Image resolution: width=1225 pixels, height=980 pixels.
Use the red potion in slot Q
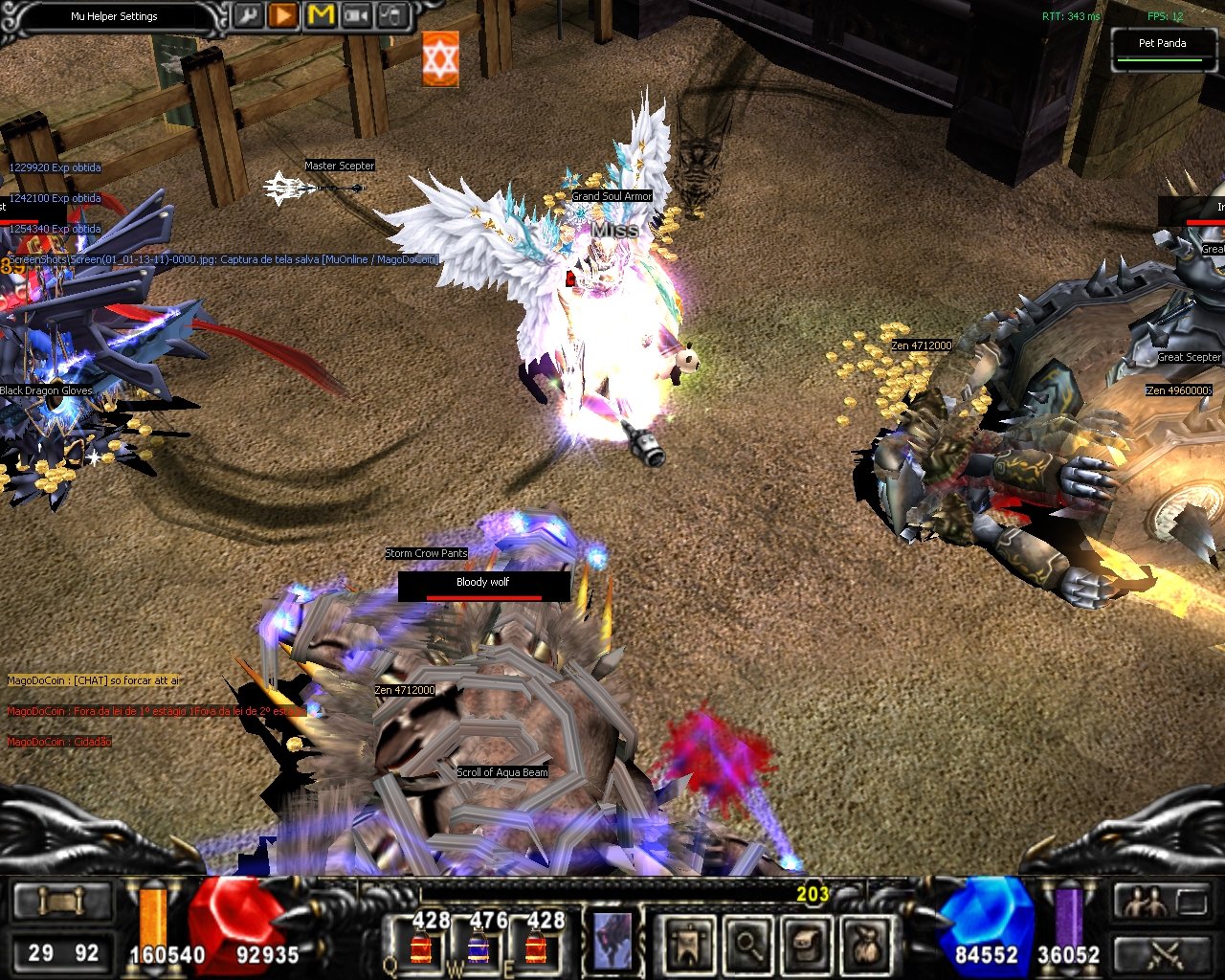point(419,947)
